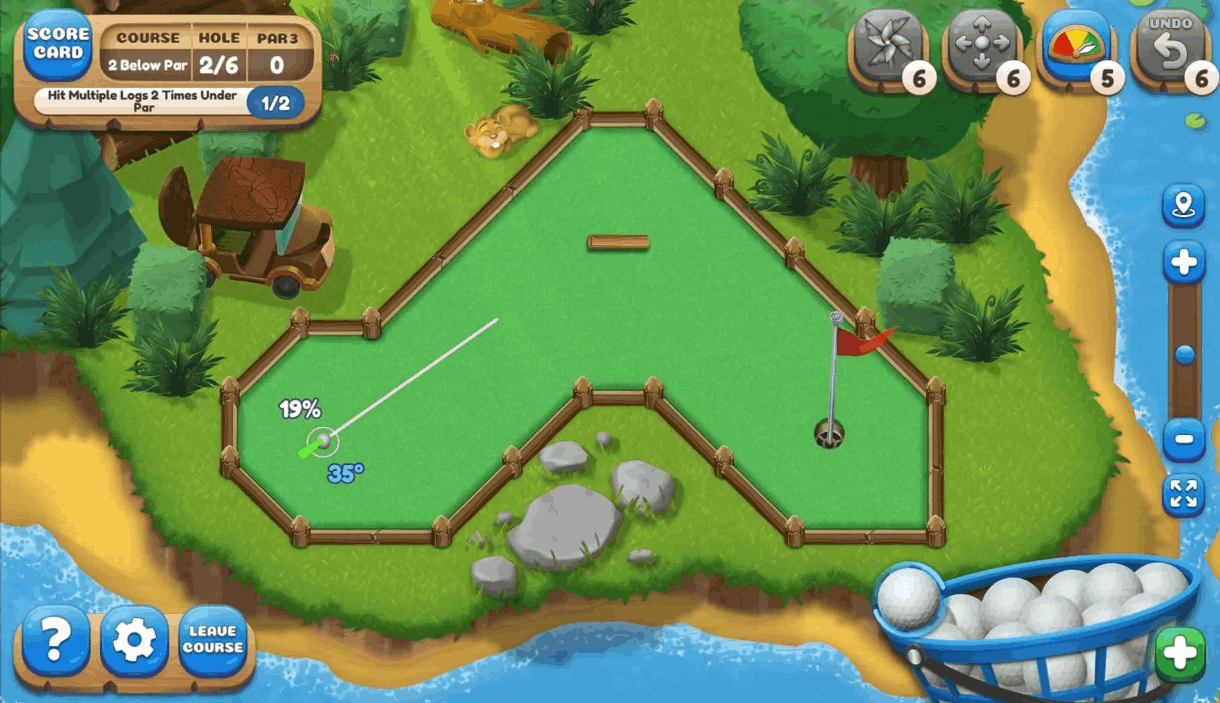Leave the course

(x=213, y=641)
